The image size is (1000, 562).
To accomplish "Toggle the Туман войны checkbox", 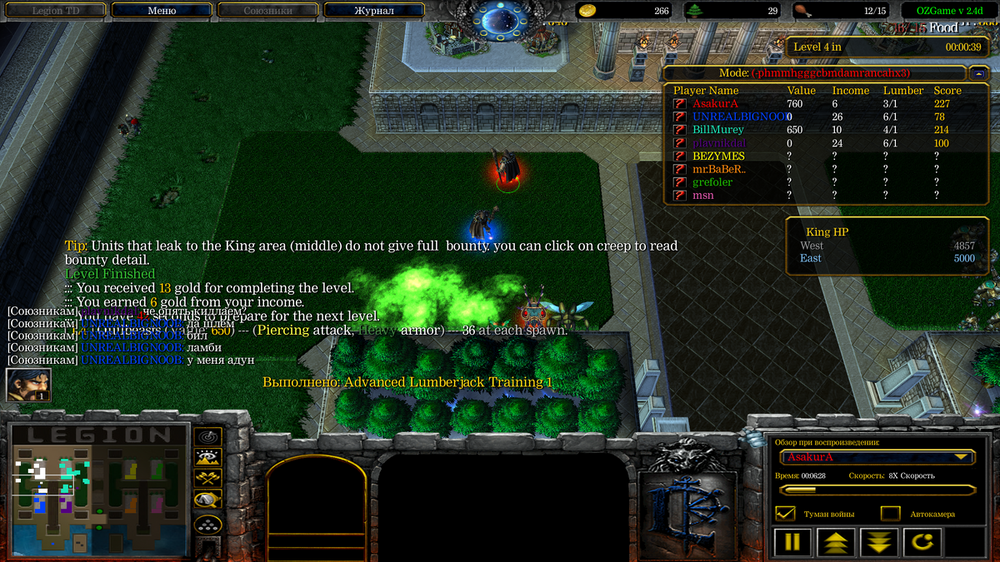I will 785,514.
